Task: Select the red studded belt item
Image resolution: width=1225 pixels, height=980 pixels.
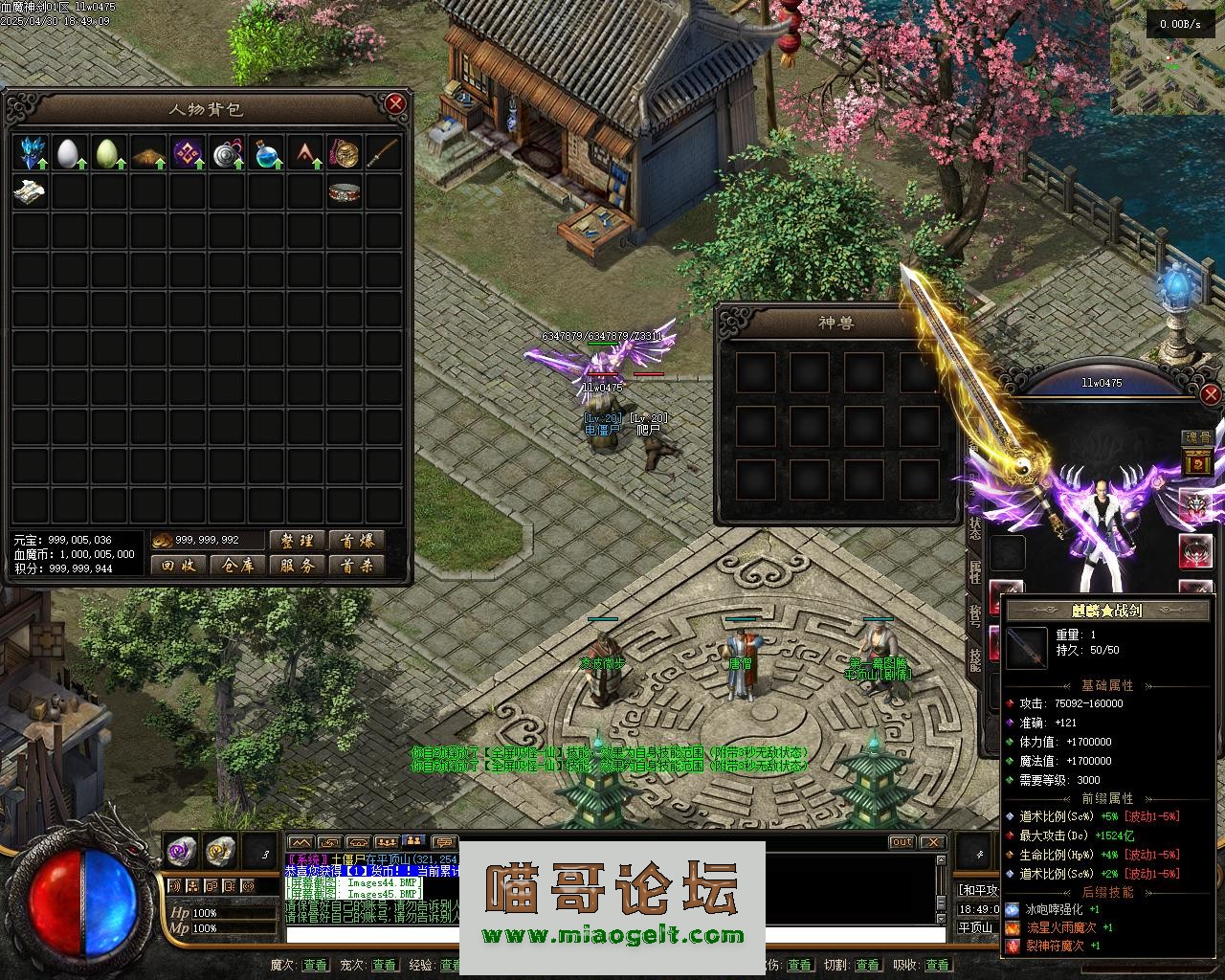Action: [x=345, y=192]
